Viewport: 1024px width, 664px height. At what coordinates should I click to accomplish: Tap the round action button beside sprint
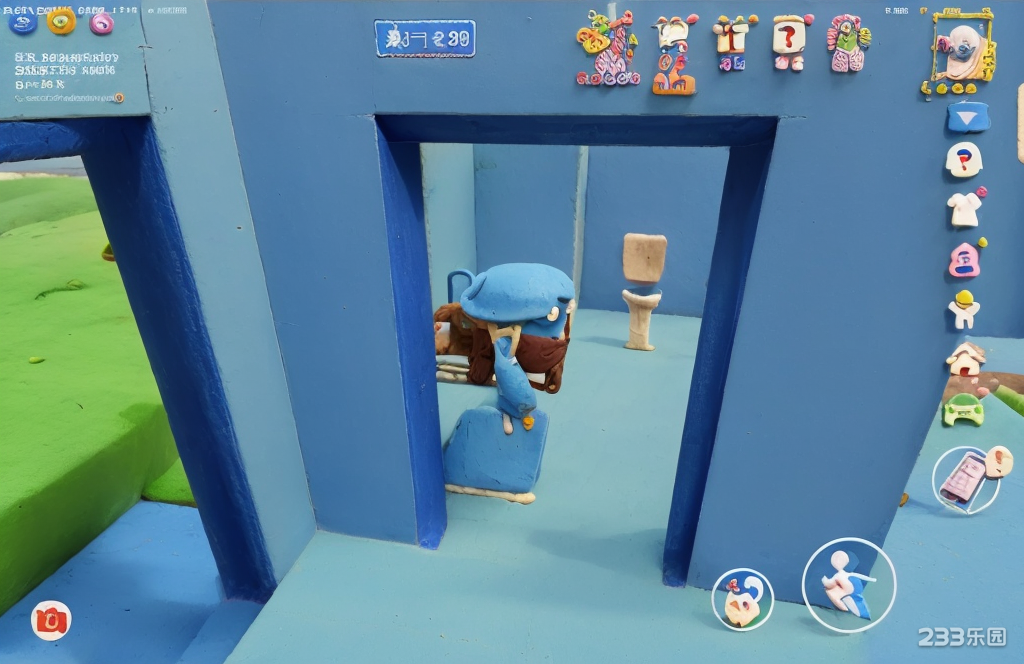742,599
